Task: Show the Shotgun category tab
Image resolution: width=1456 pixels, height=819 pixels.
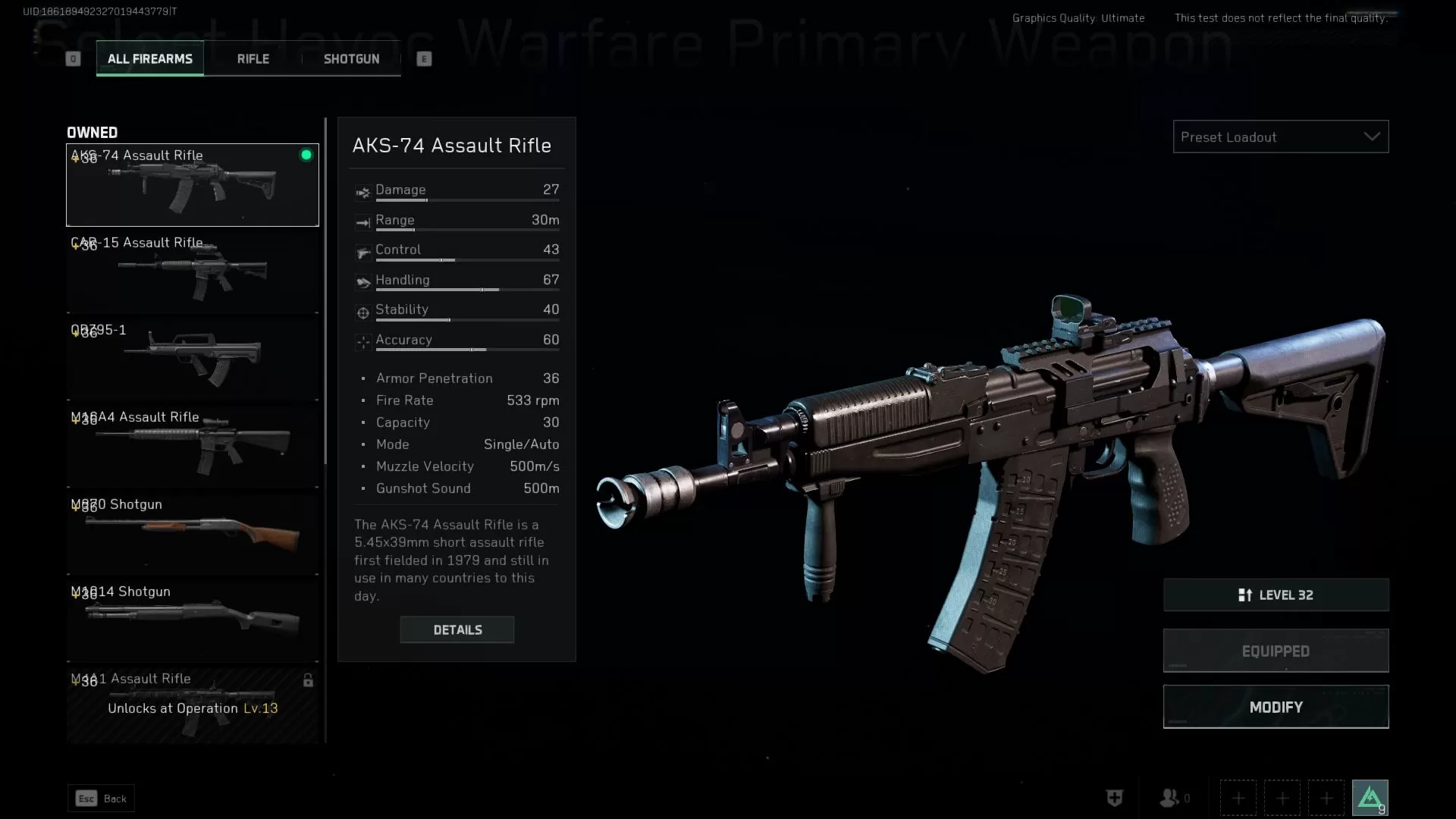Action: tap(351, 59)
